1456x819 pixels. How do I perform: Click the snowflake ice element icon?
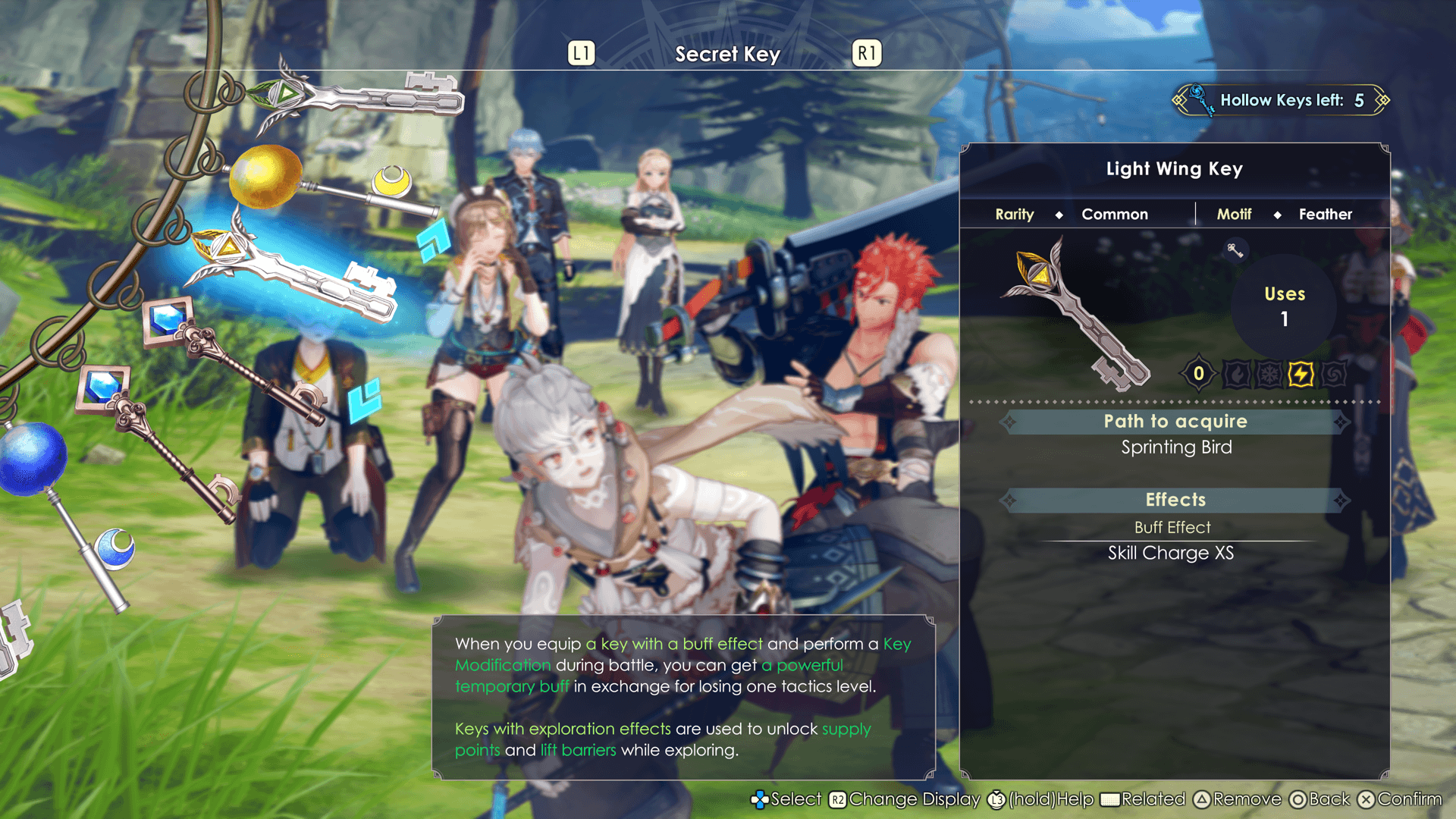1269,374
